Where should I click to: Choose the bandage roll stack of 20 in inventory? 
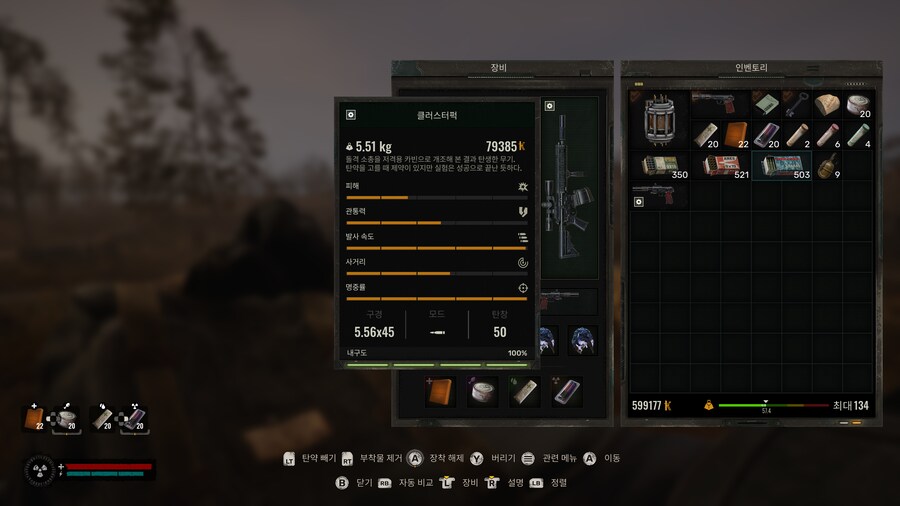tap(858, 104)
